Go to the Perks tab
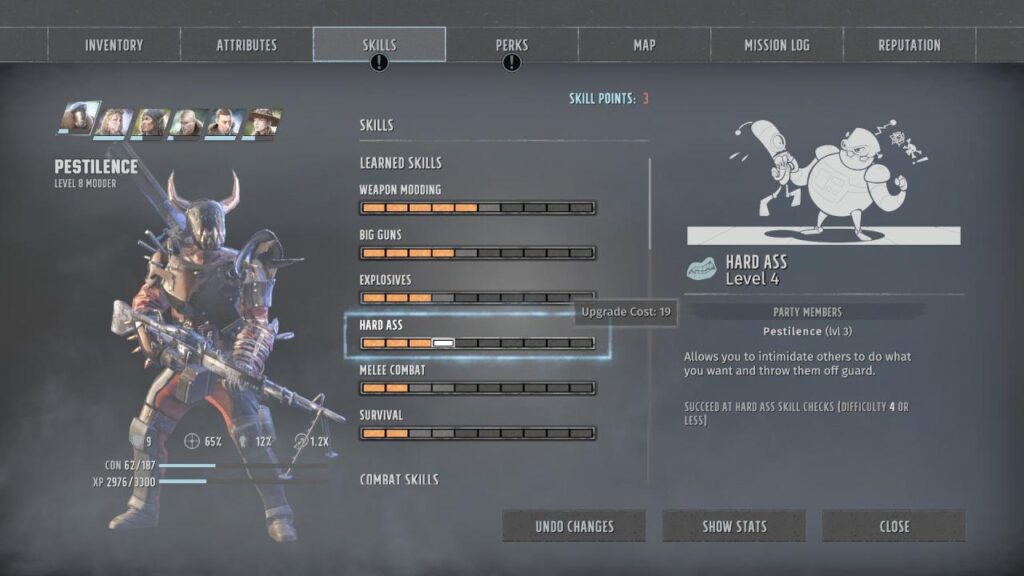 click(512, 45)
